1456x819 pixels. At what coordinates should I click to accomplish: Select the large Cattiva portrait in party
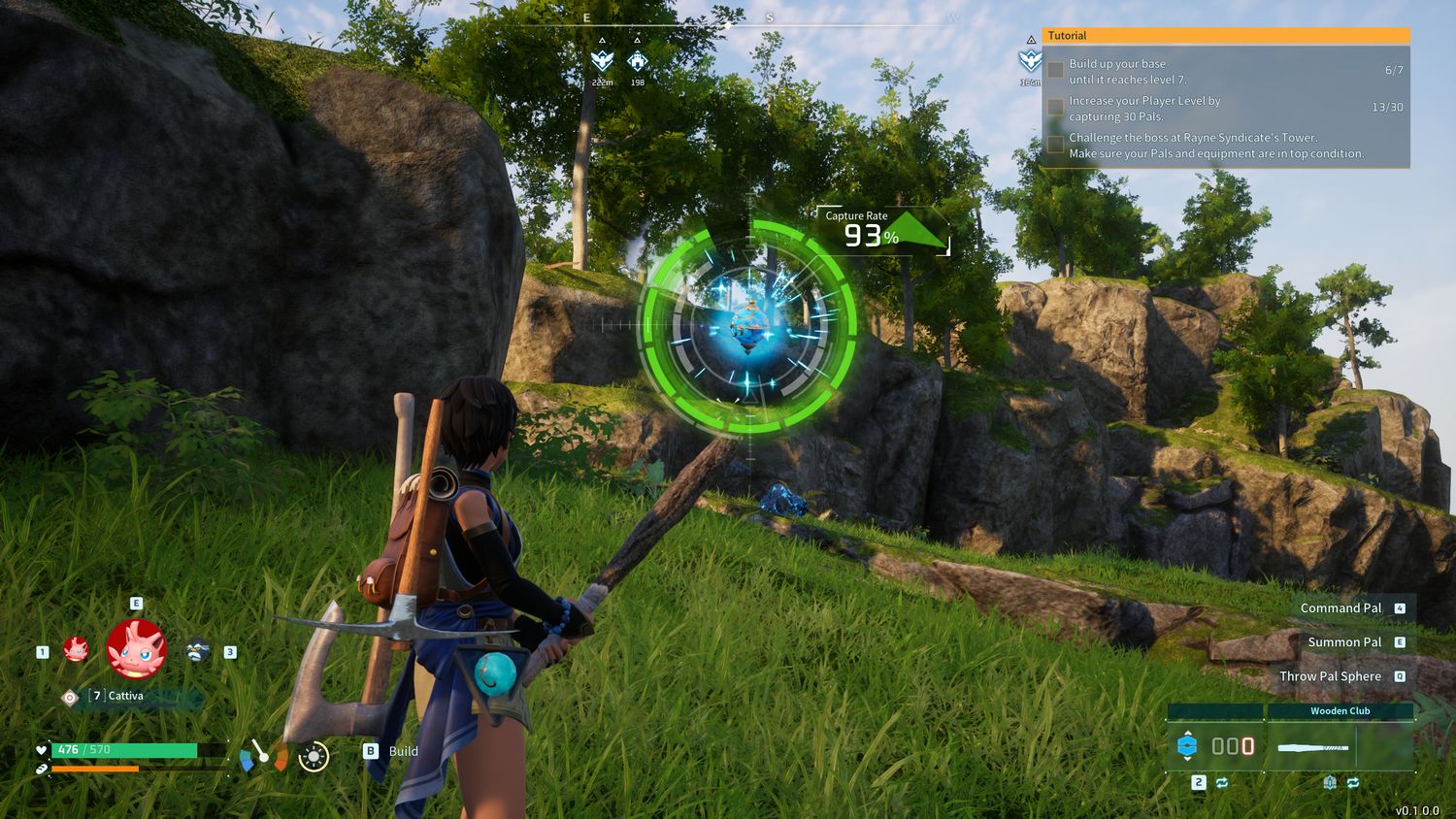coord(136,649)
